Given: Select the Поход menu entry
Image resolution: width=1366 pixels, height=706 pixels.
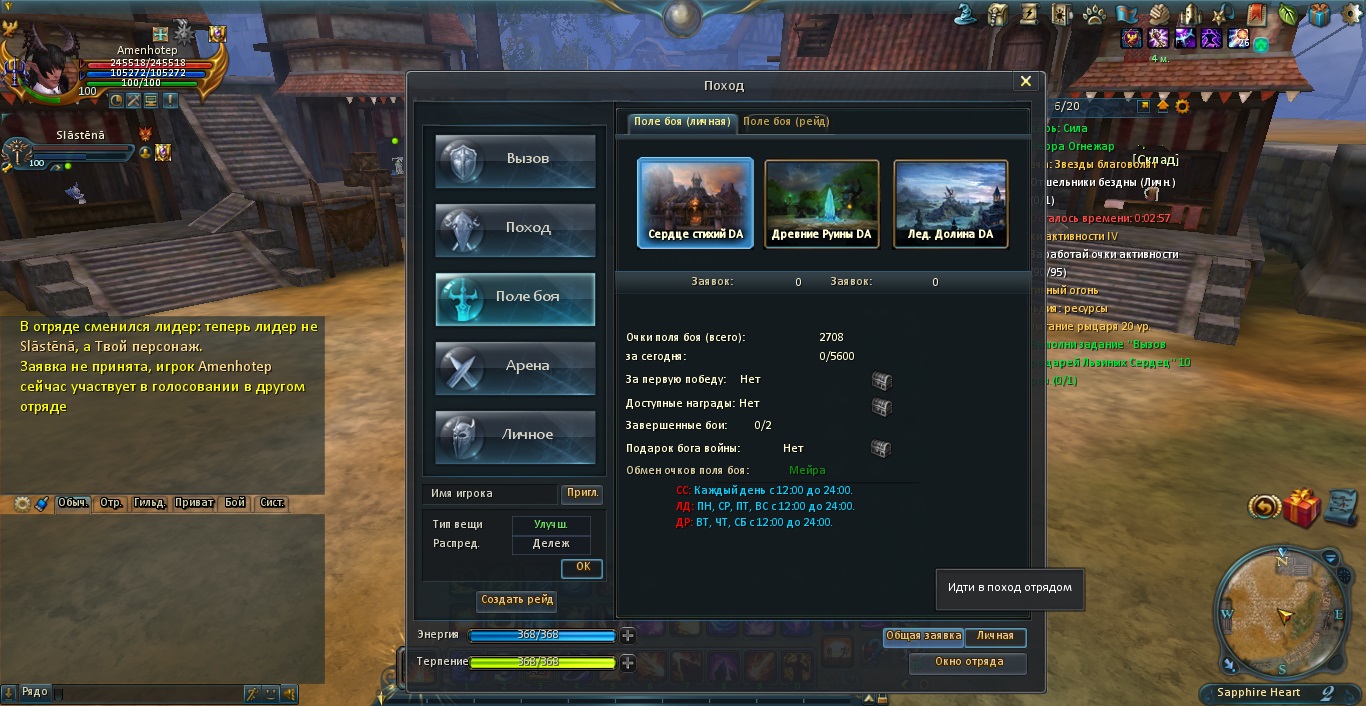Looking at the screenshot, I should [515, 229].
